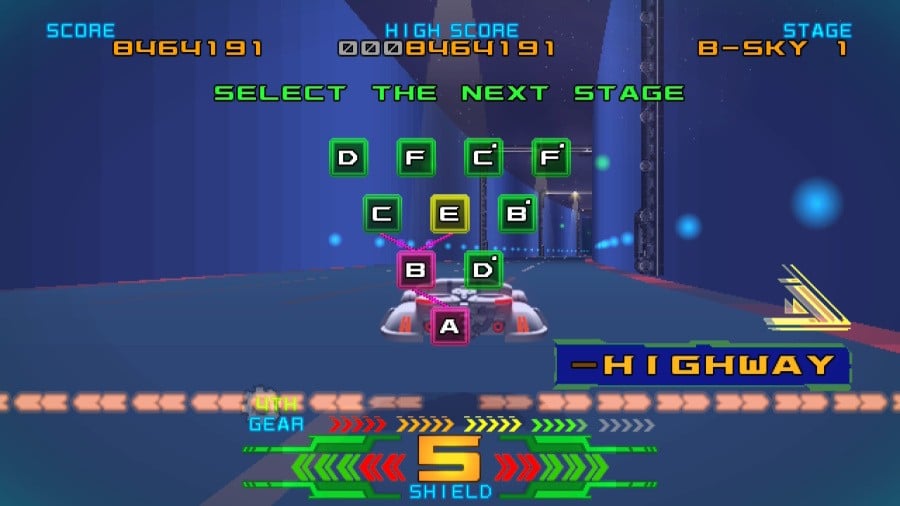Click the pink stage A tile
This screenshot has width=900, height=506.
tap(450, 326)
